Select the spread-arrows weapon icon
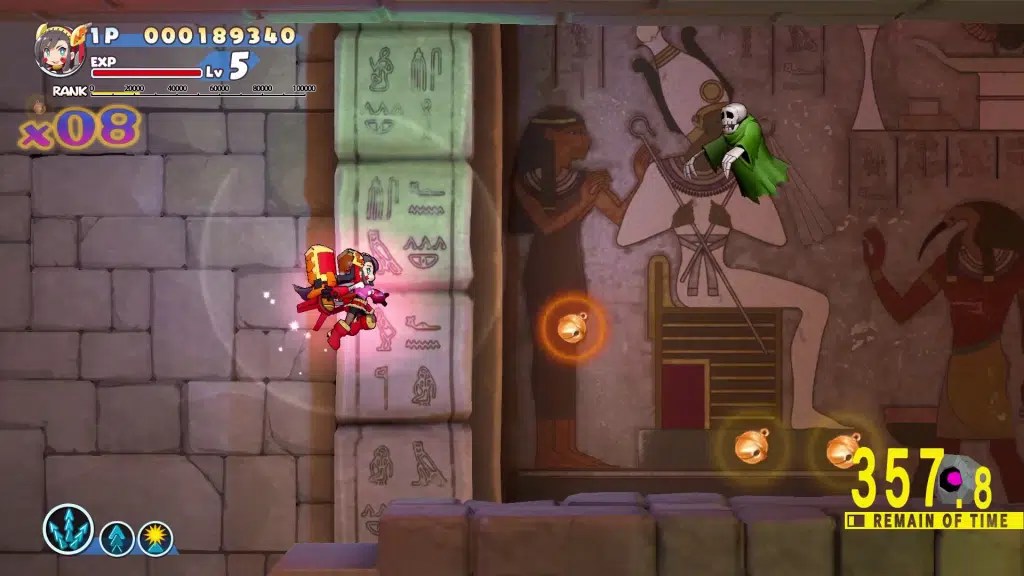1024x576 pixels. pyautogui.click(x=68, y=529)
